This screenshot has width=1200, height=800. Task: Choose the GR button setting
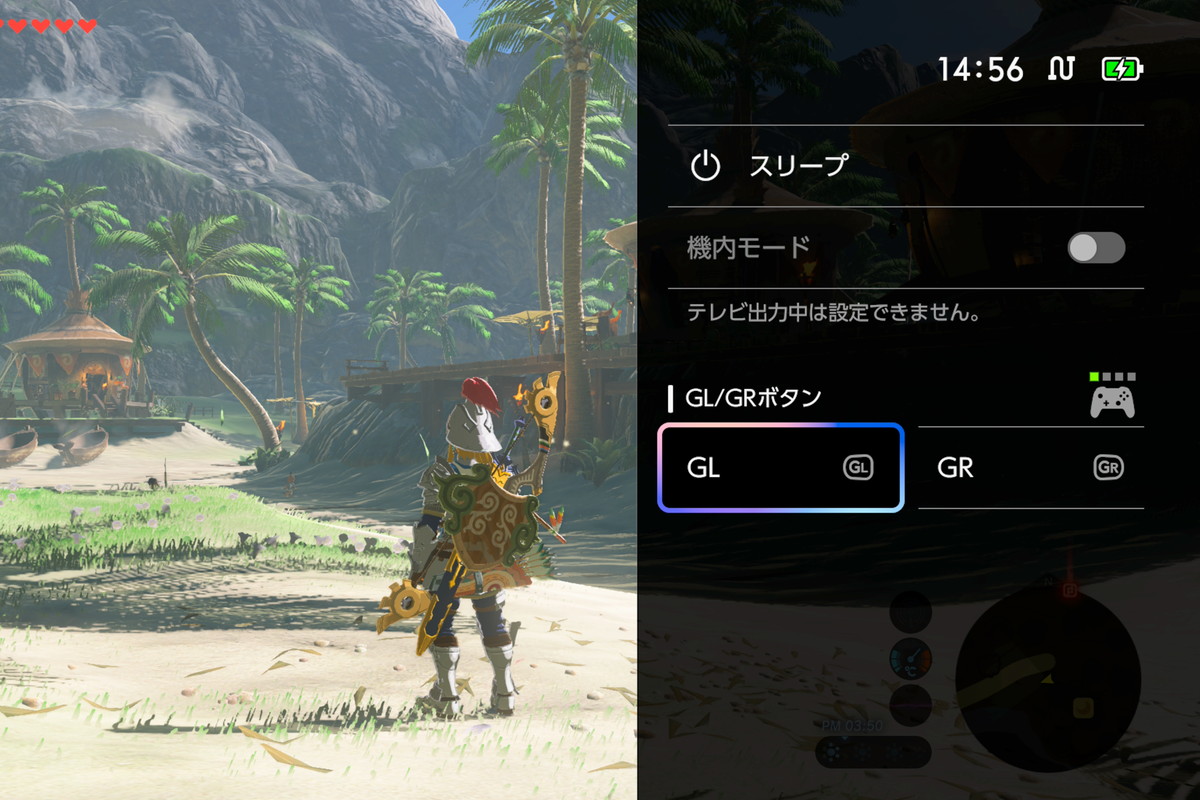pyautogui.click(x=1030, y=468)
